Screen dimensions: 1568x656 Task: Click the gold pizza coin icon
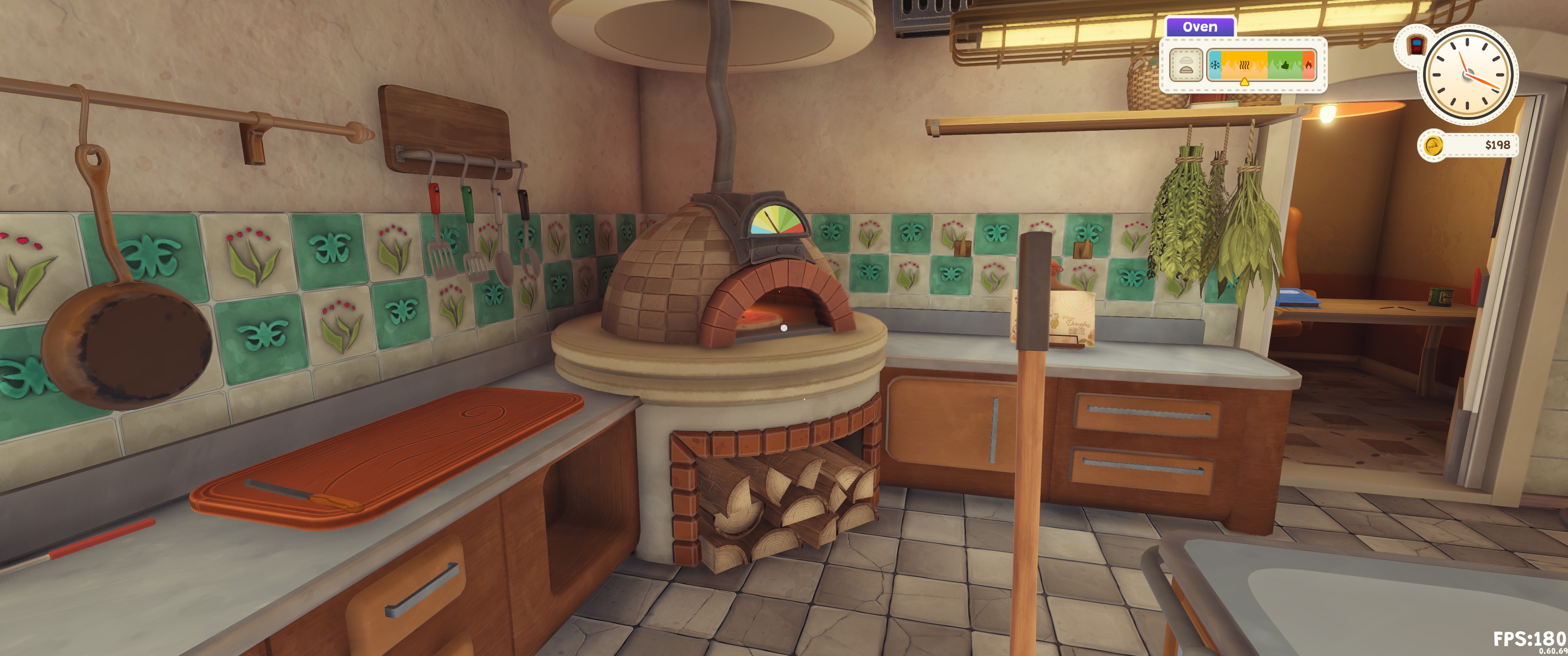click(1434, 145)
